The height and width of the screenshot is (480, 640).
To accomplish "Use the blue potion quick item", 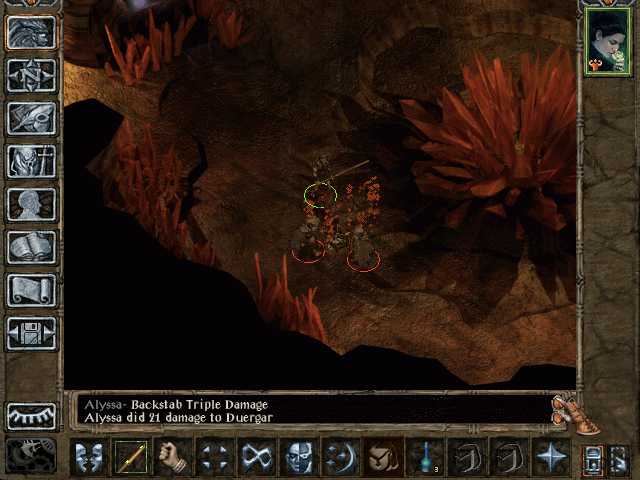I will click(x=426, y=458).
